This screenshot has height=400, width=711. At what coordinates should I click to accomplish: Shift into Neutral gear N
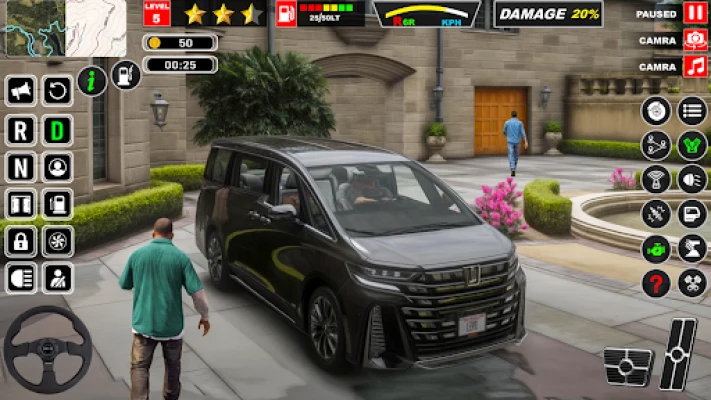pyautogui.click(x=20, y=166)
